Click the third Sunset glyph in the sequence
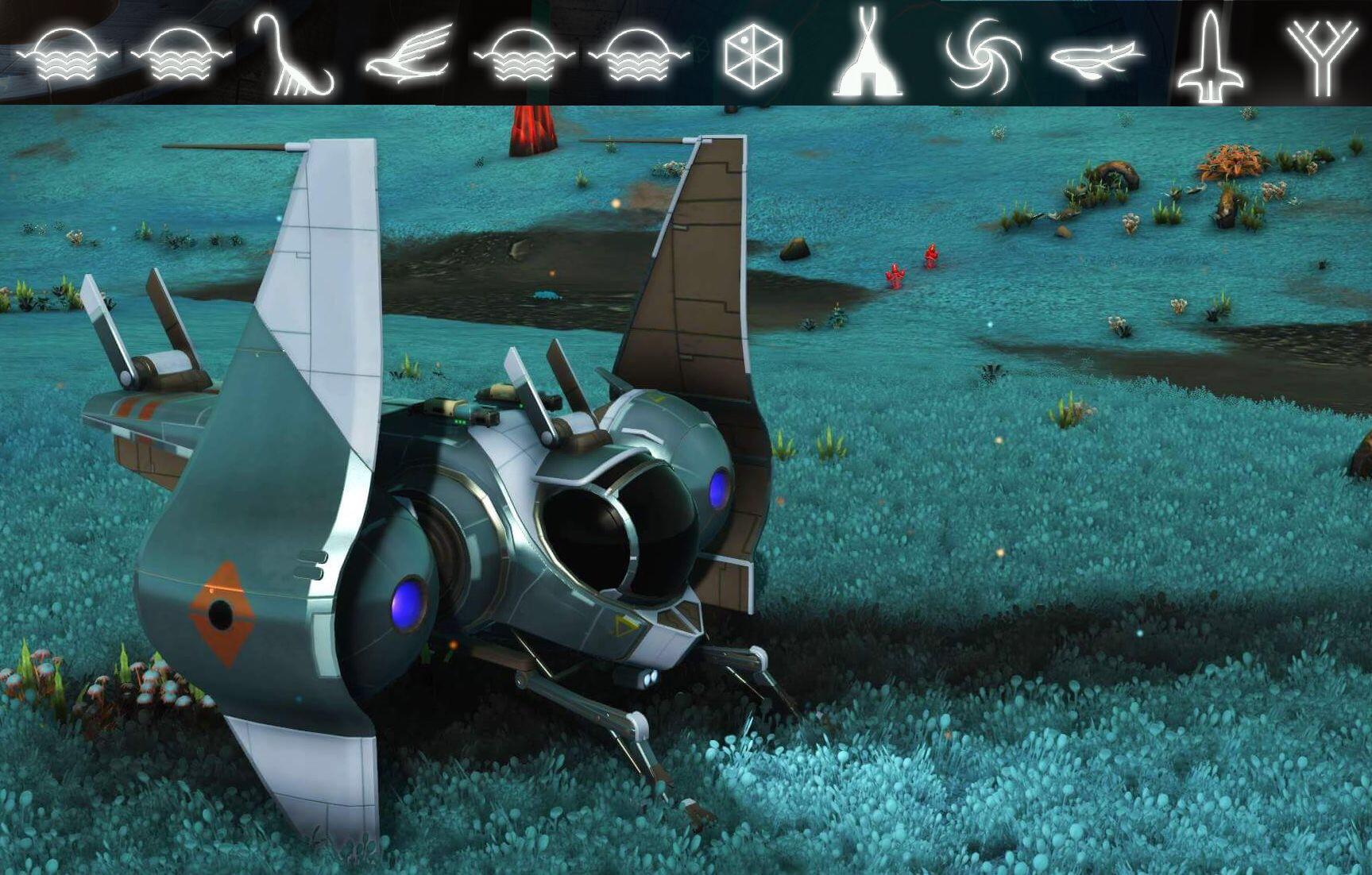The width and height of the screenshot is (1372, 875). (x=518, y=56)
